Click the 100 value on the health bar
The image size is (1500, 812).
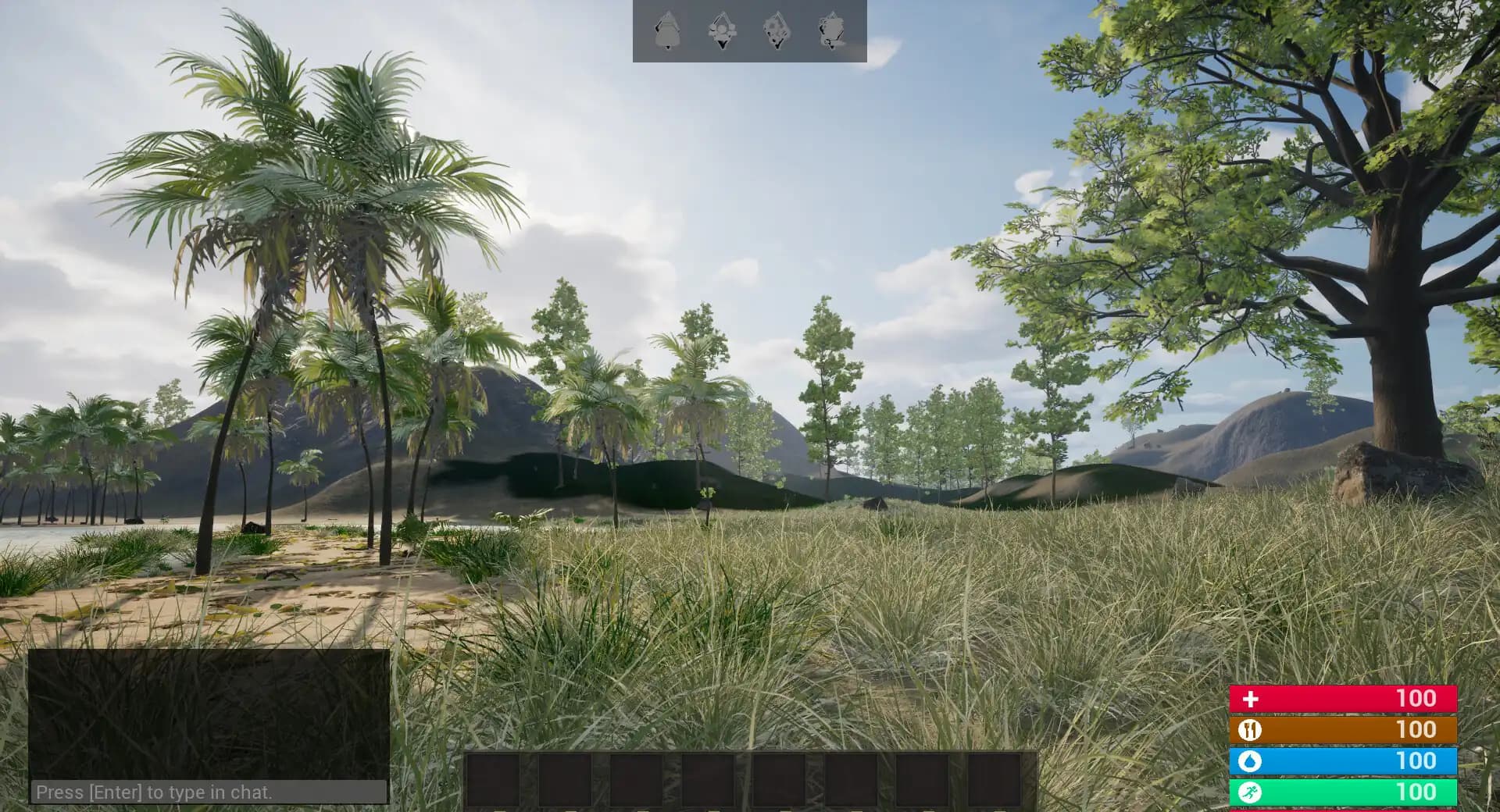pos(1418,697)
